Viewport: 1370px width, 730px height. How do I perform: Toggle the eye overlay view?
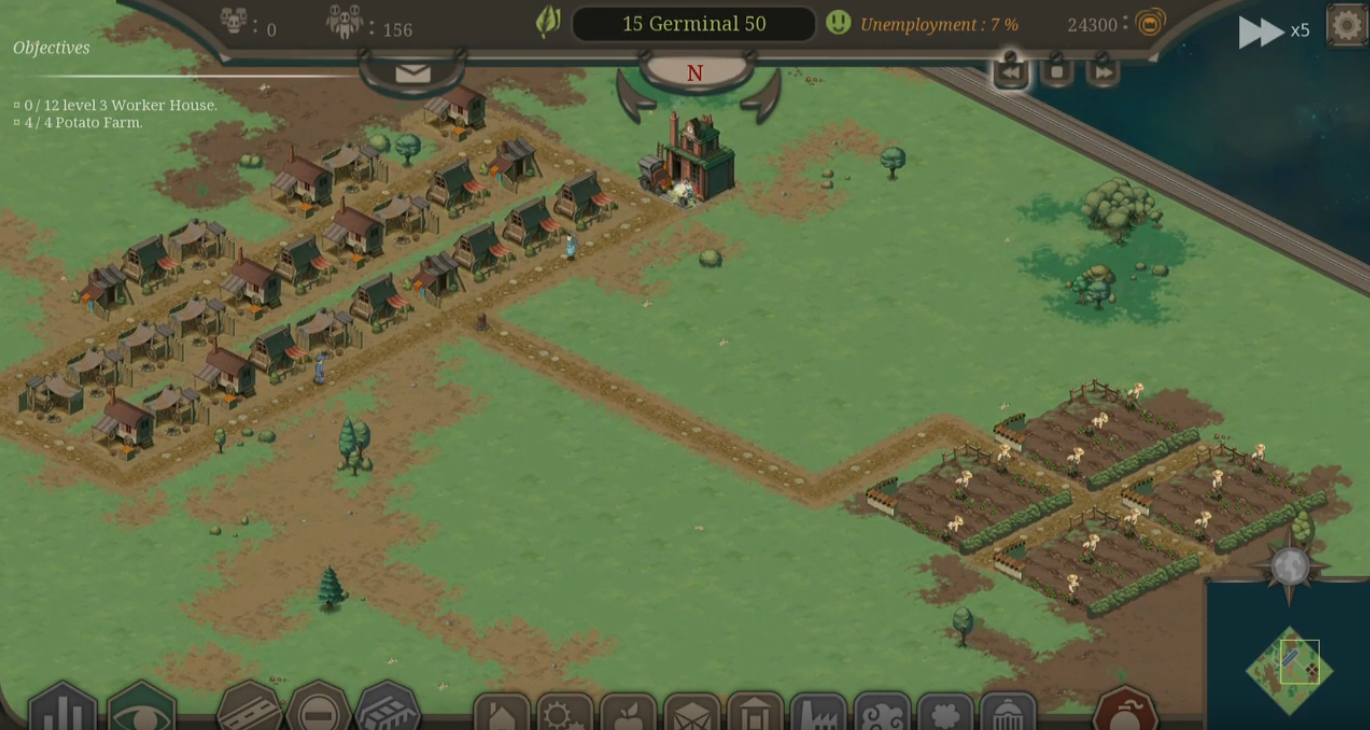tap(141, 709)
